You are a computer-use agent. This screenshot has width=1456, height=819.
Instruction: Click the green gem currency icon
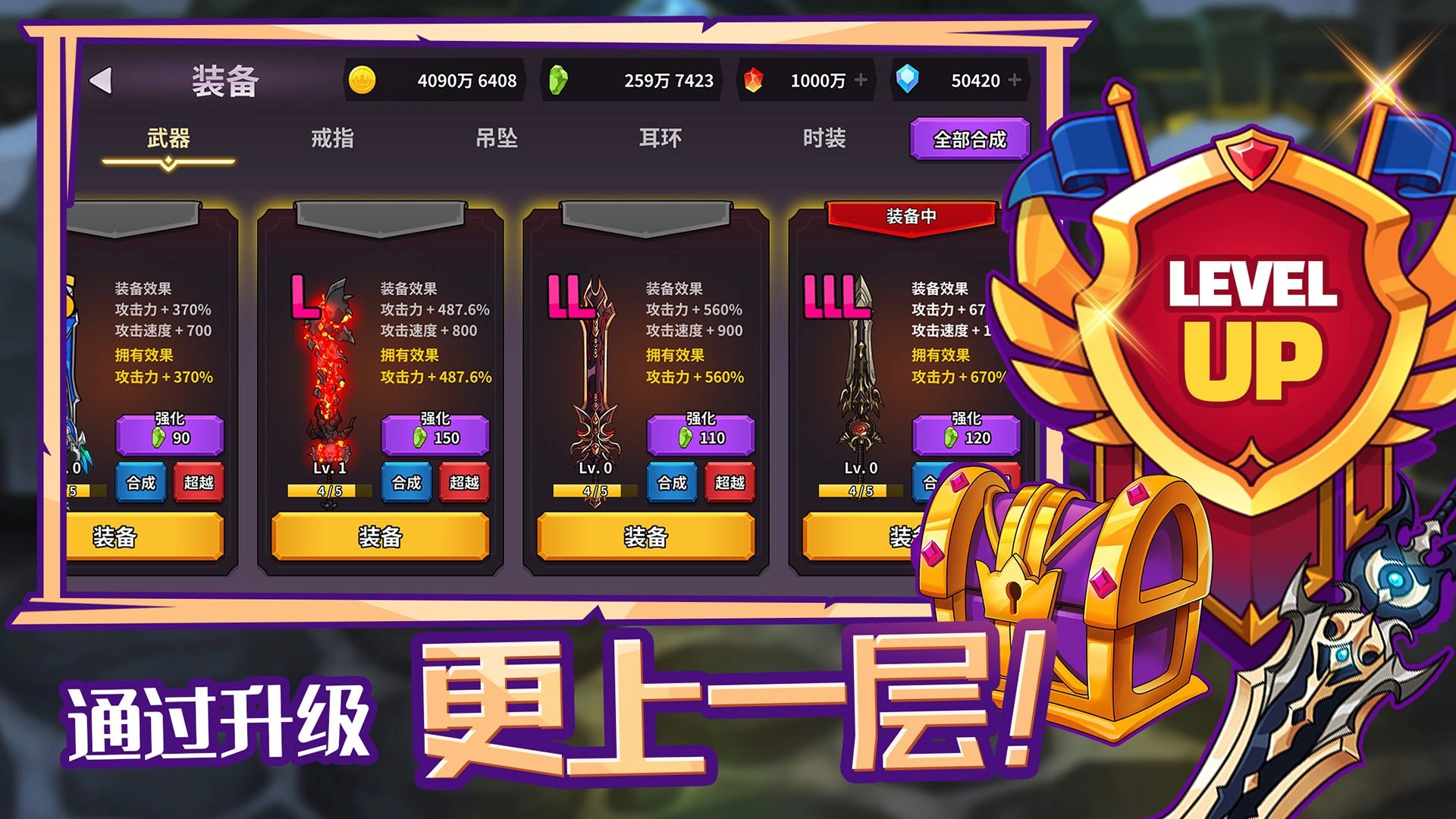click(558, 78)
